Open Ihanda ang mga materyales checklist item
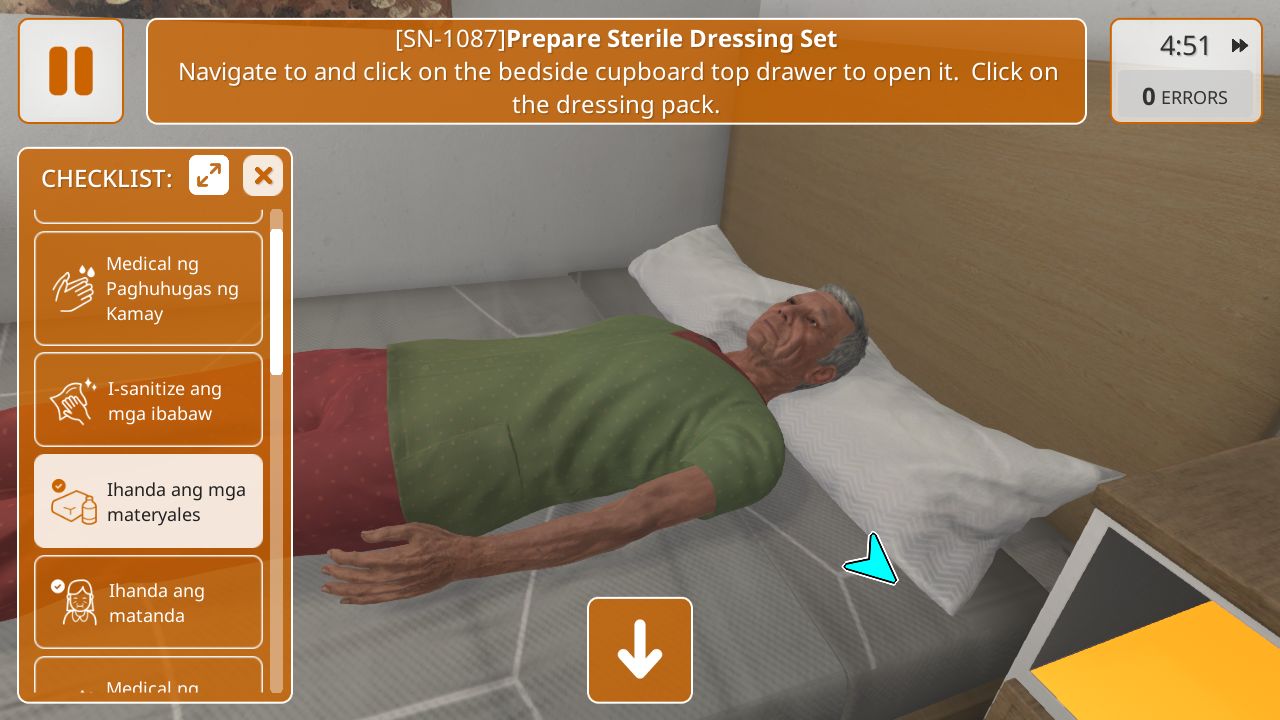 tap(149, 502)
